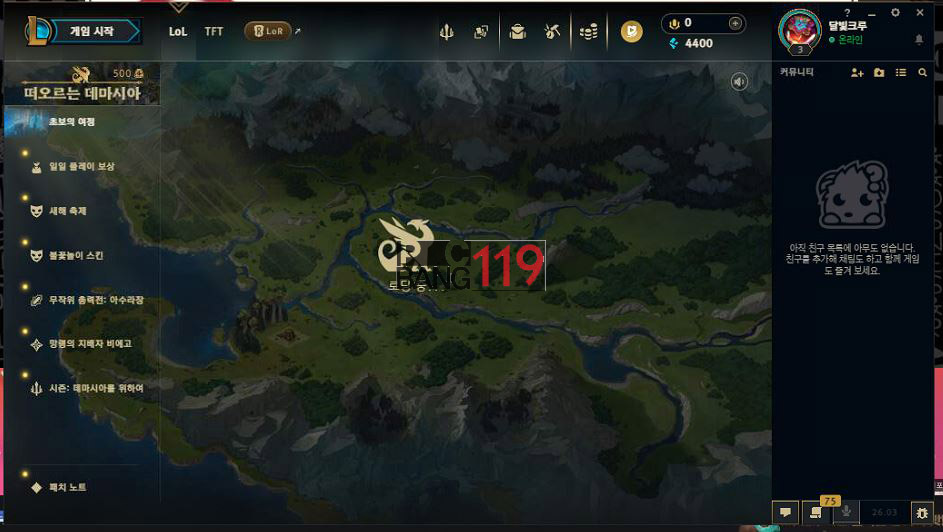
Task: Open 일일 플레이 보상 daily rewards
Action: (82, 166)
